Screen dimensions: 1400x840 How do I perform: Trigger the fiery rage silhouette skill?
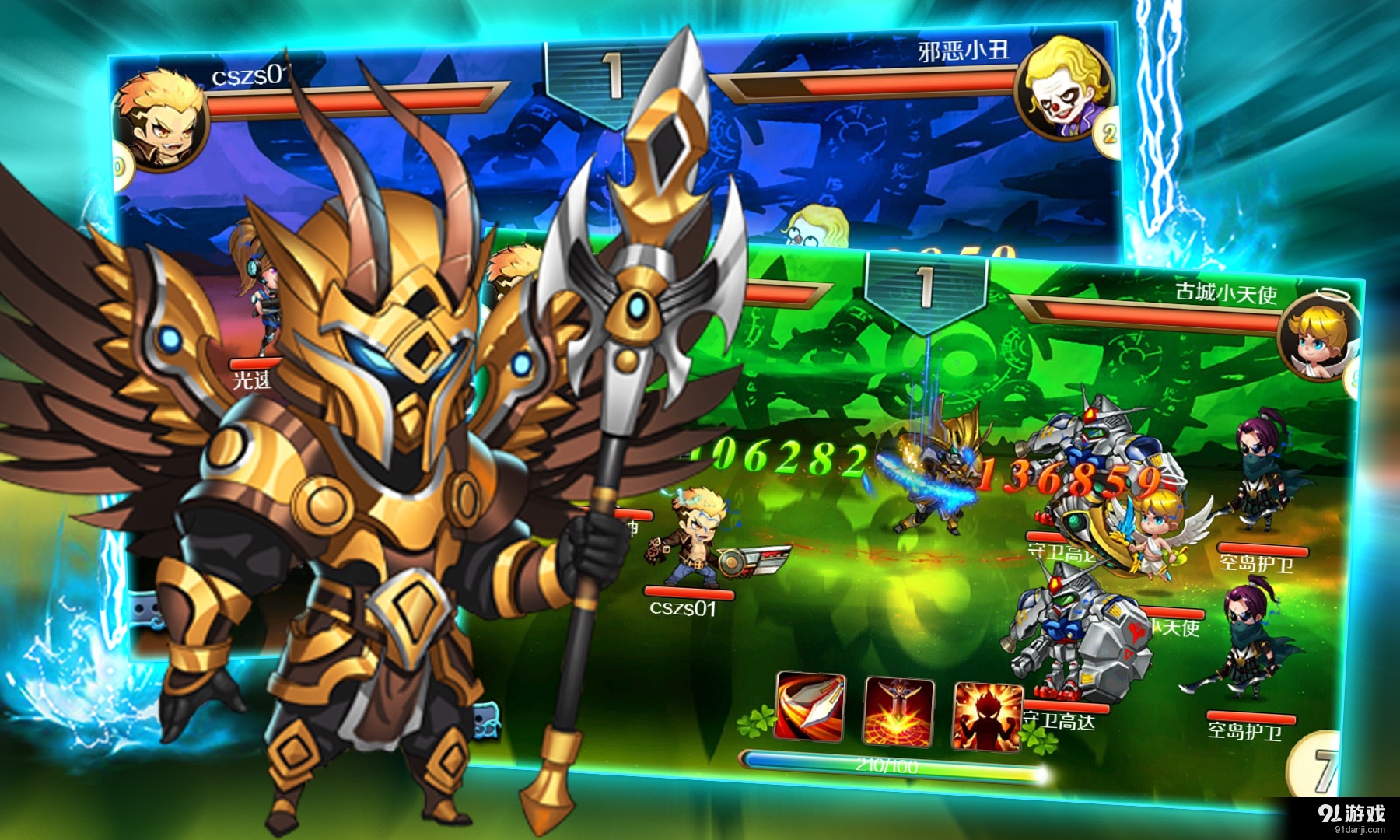[x=987, y=717]
